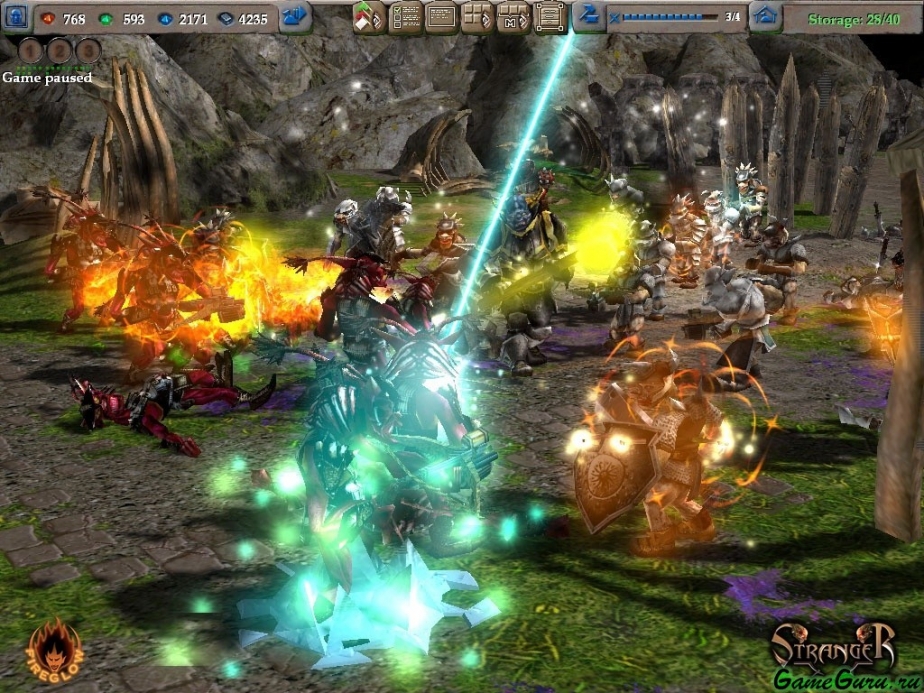Open the checklist objectives panel
Screen dimensions: 924x693
point(404,17)
